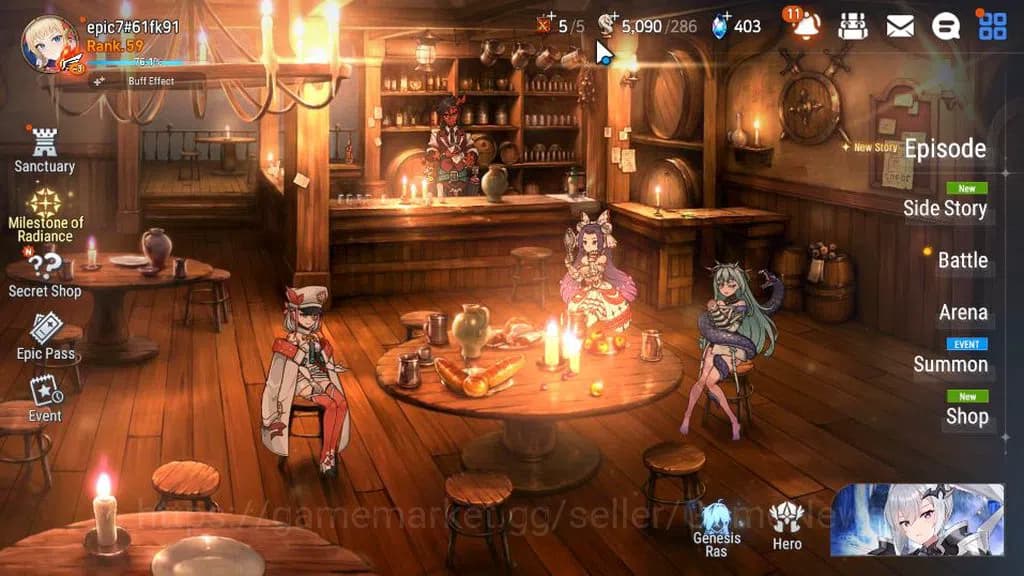The image size is (1024, 576).
Task: Click the silver-haired character banner
Action: (916, 520)
